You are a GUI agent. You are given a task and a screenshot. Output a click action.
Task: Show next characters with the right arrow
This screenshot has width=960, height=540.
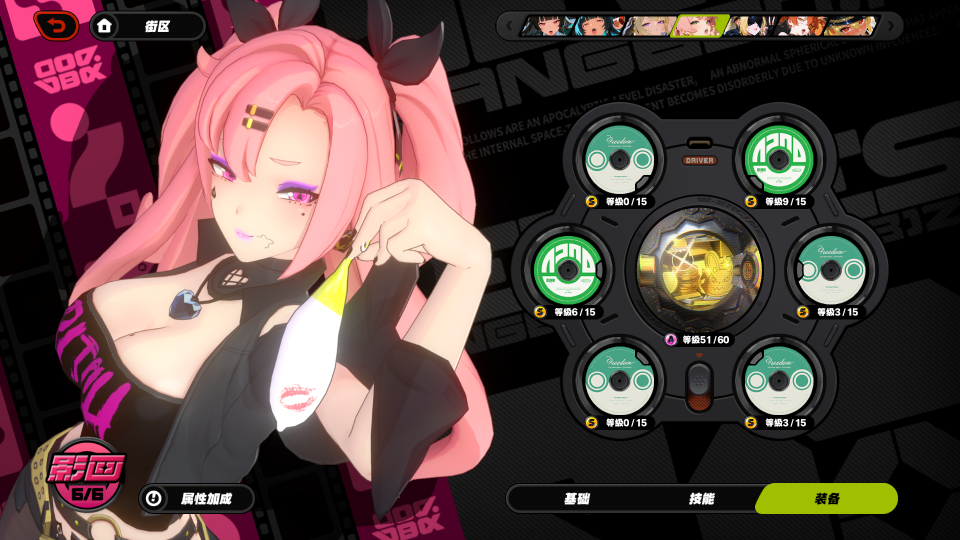click(889, 25)
